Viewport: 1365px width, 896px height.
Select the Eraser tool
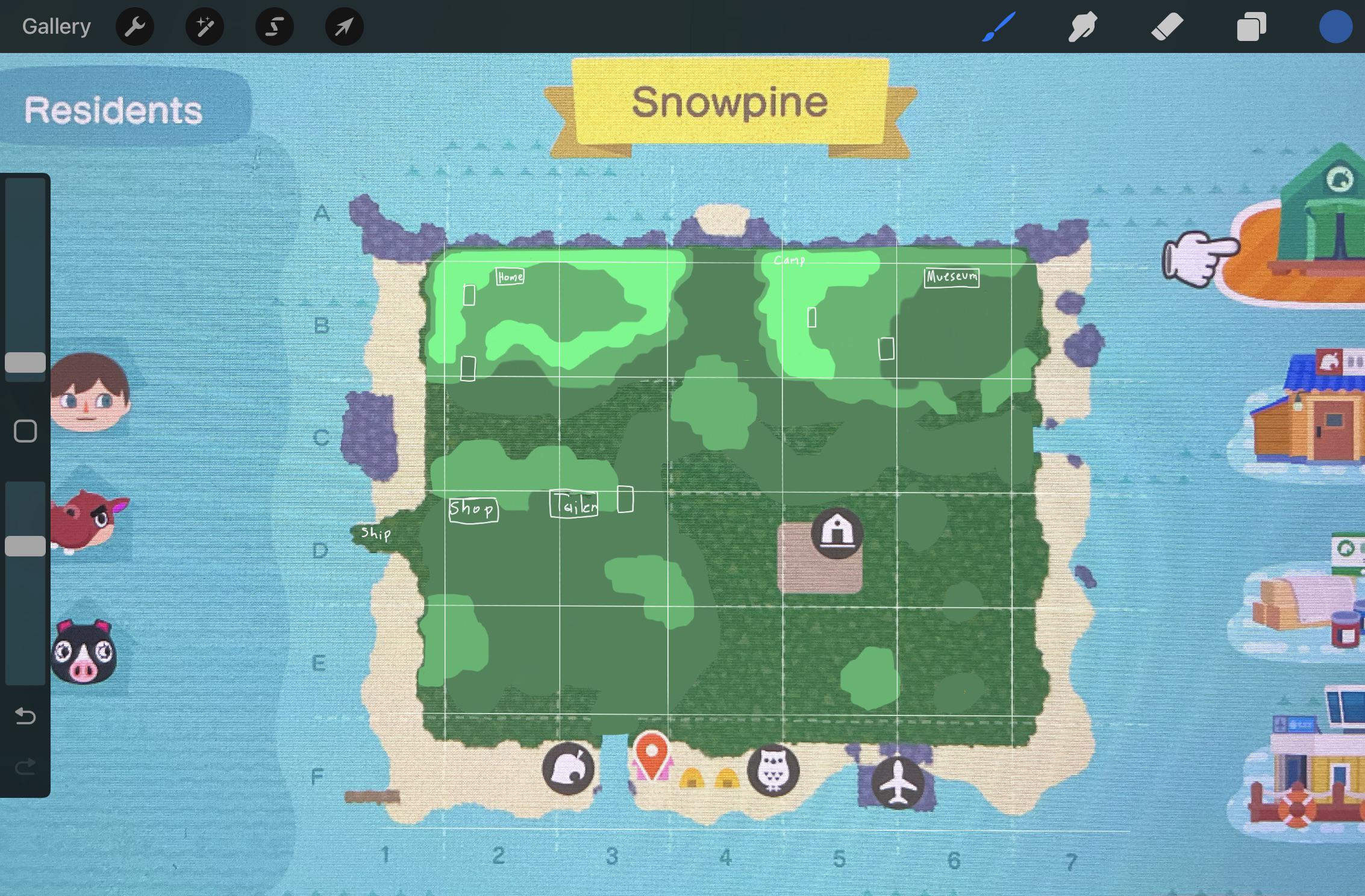coord(1166,26)
